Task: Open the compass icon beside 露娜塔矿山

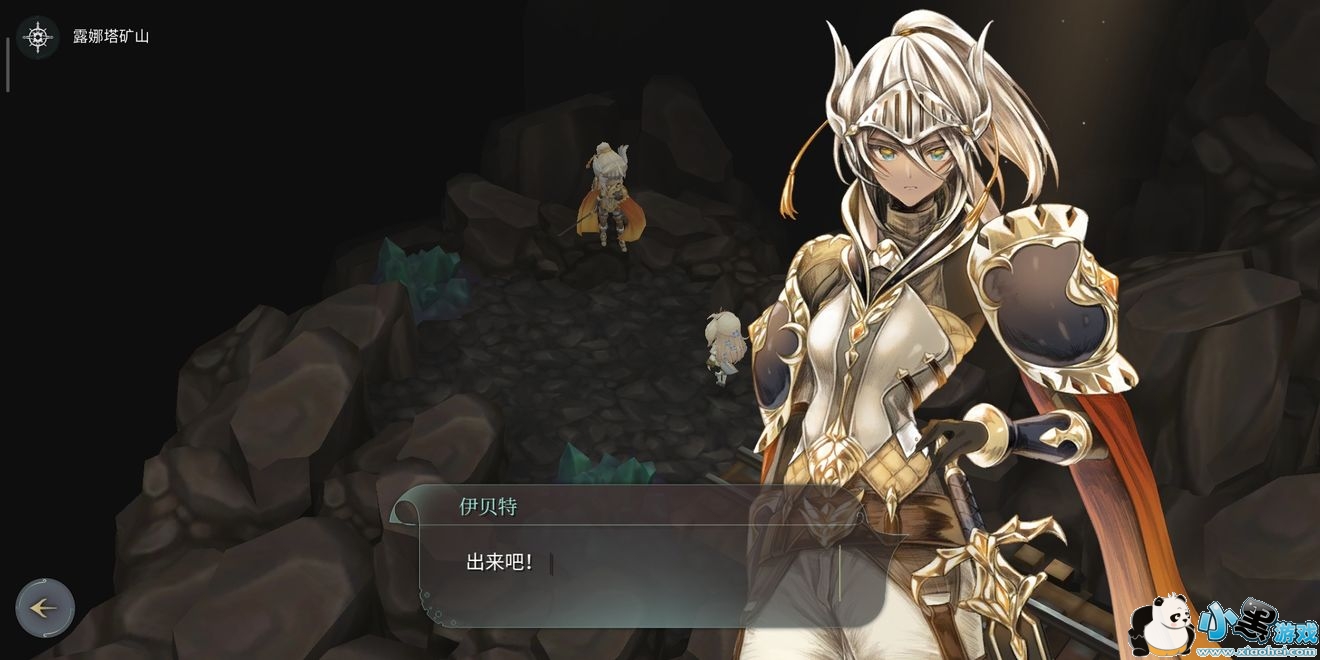Action: (38, 37)
